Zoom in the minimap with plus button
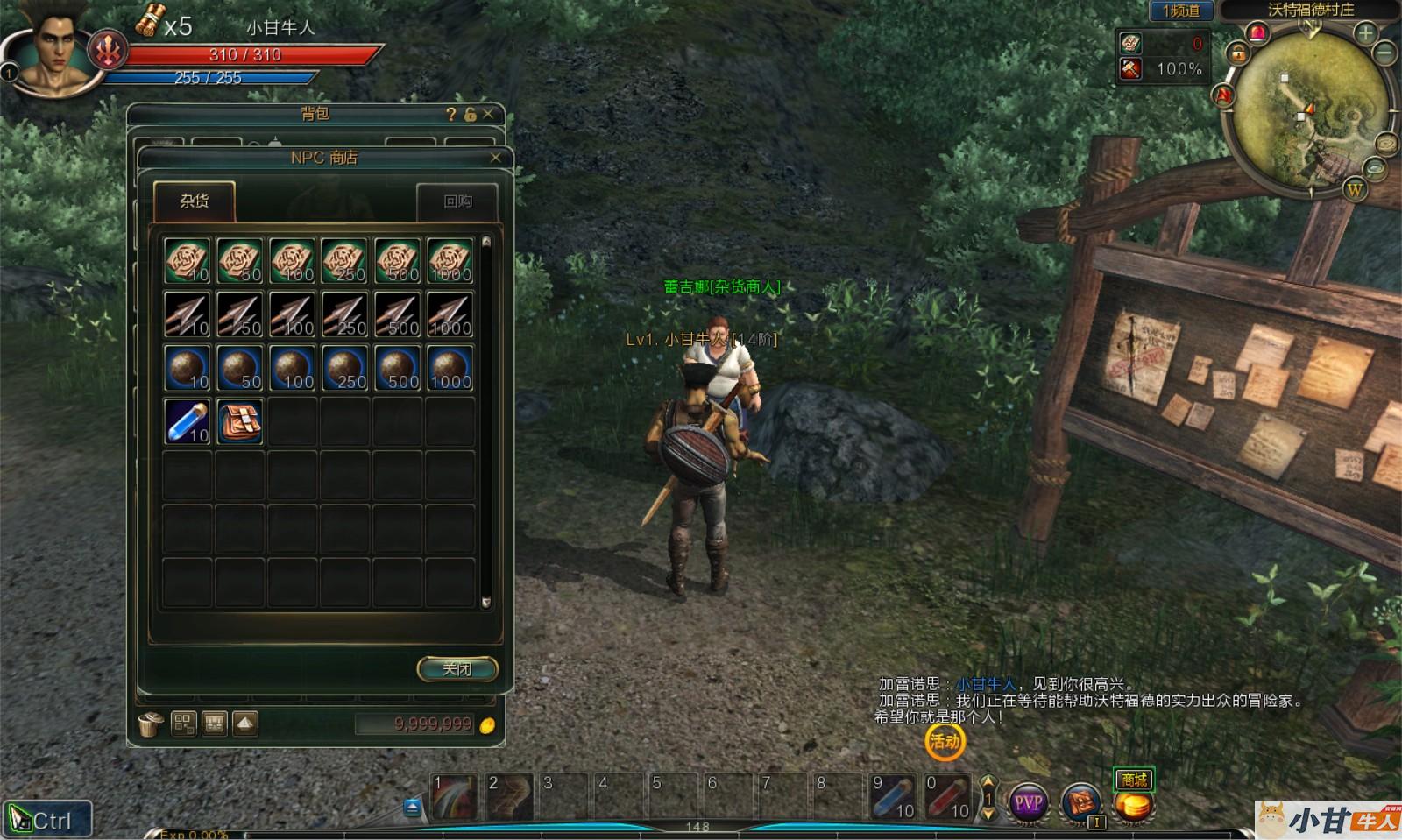Image resolution: width=1402 pixels, height=840 pixels. point(1365,34)
